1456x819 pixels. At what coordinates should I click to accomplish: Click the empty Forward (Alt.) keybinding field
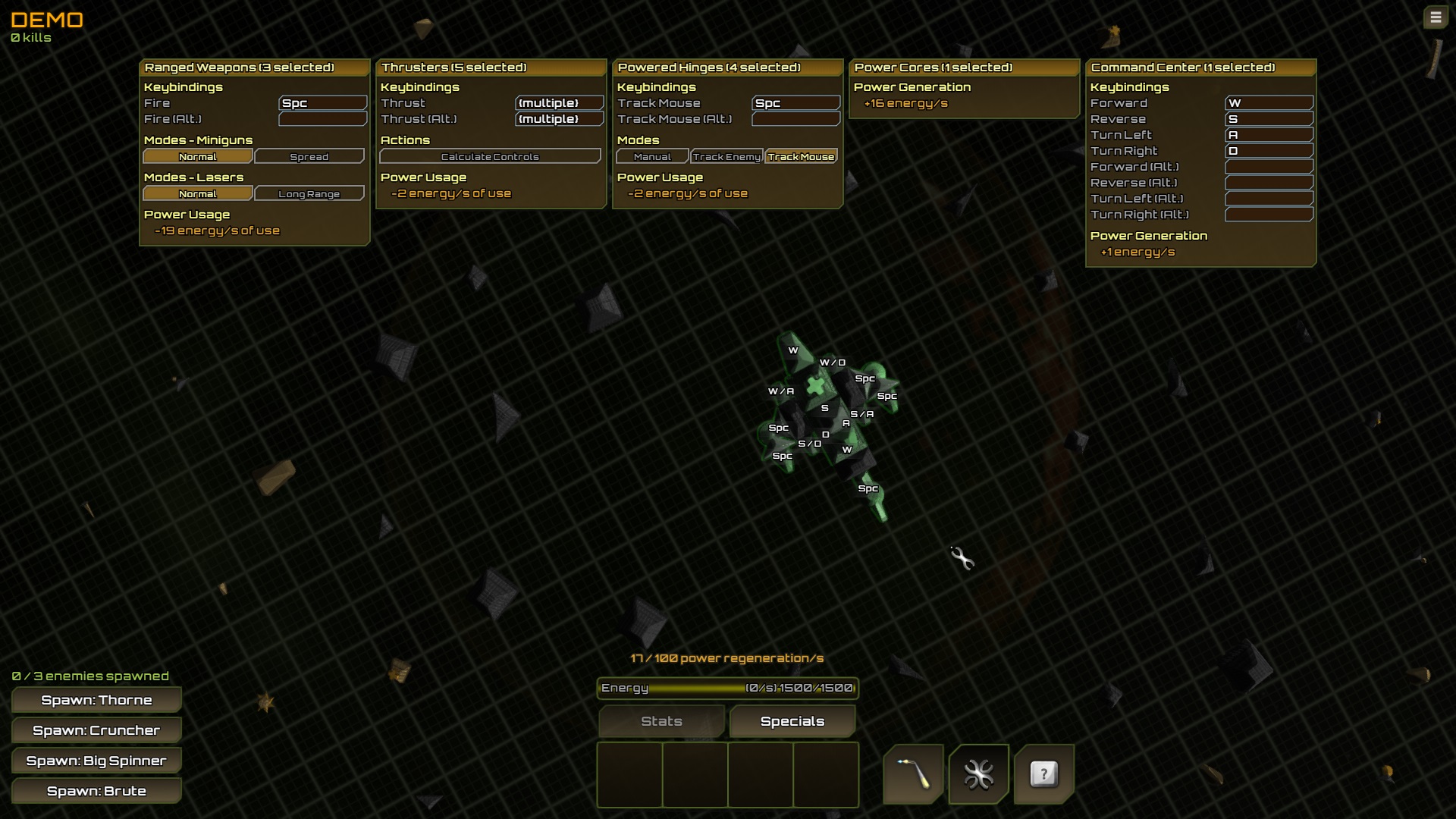click(1269, 166)
